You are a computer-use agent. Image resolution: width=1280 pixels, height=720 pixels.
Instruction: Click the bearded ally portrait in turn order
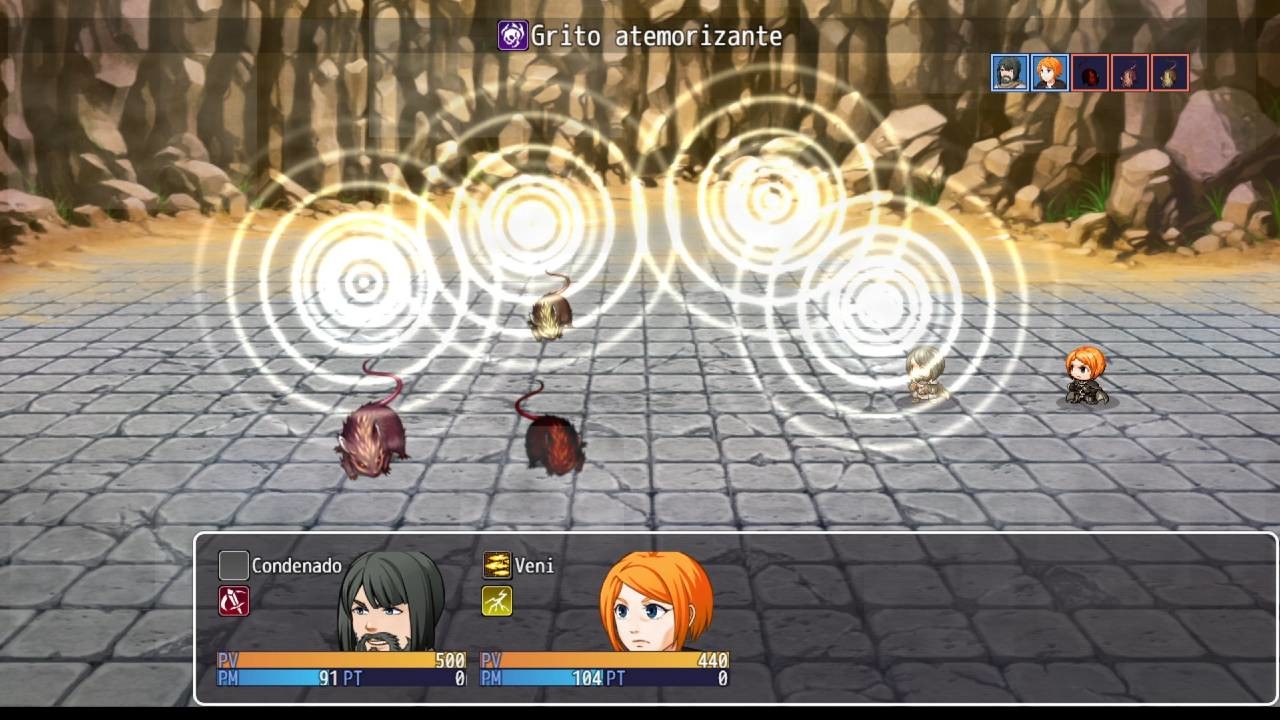tap(1010, 72)
